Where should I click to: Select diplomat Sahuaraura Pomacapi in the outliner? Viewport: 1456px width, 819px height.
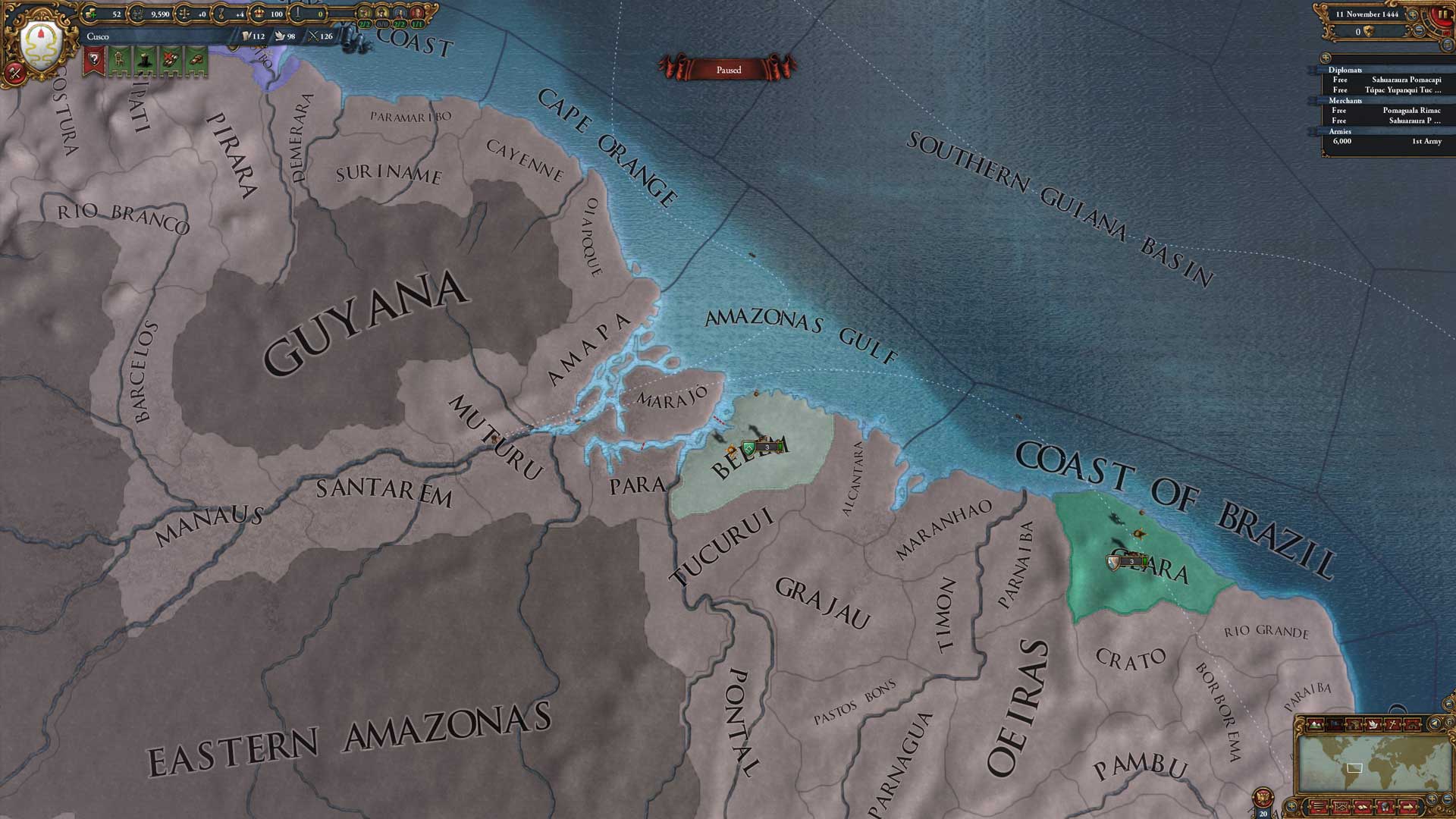pyautogui.click(x=1405, y=80)
